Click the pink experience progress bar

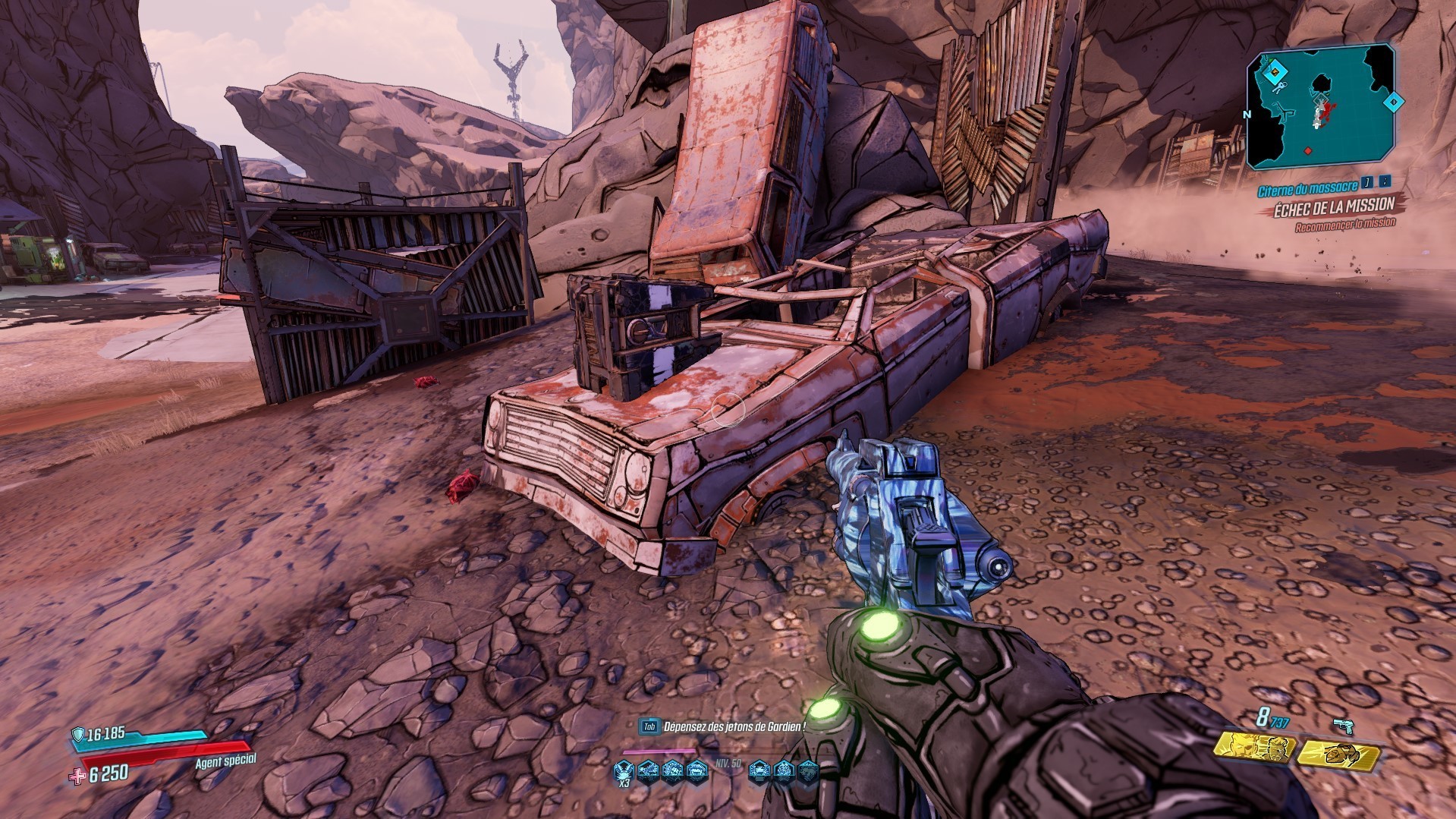pos(660,751)
